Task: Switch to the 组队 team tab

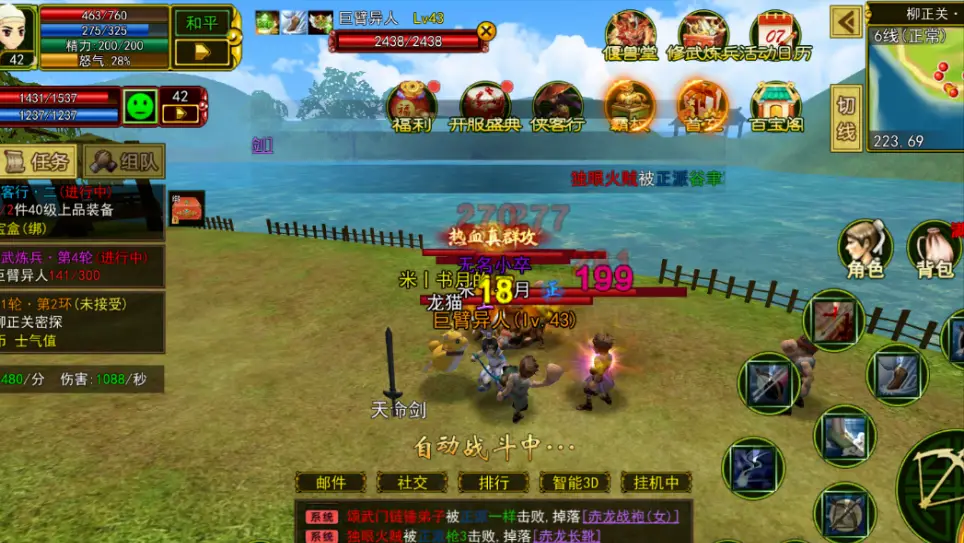Action: click(125, 161)
